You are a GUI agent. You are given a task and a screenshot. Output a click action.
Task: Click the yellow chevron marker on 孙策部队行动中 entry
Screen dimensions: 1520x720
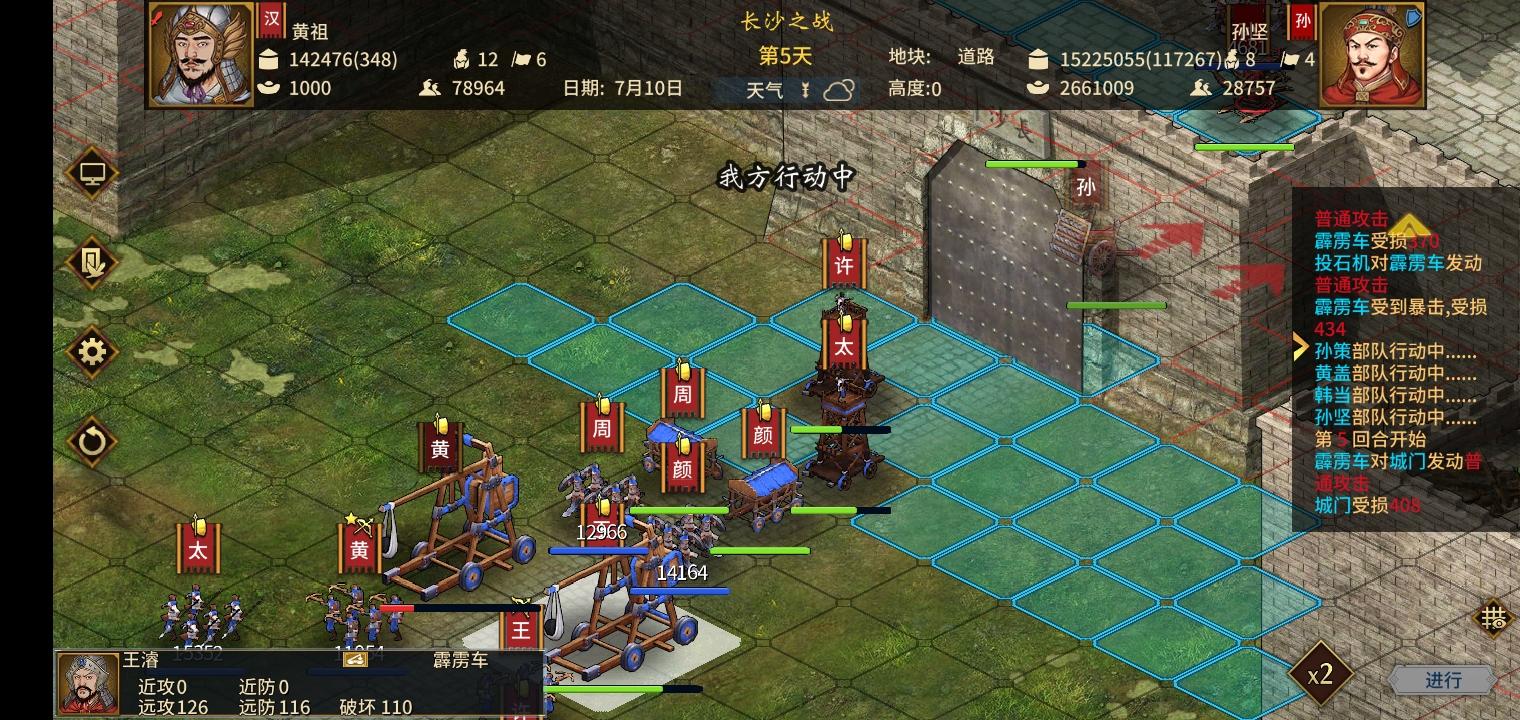[x=1300, y=346]
